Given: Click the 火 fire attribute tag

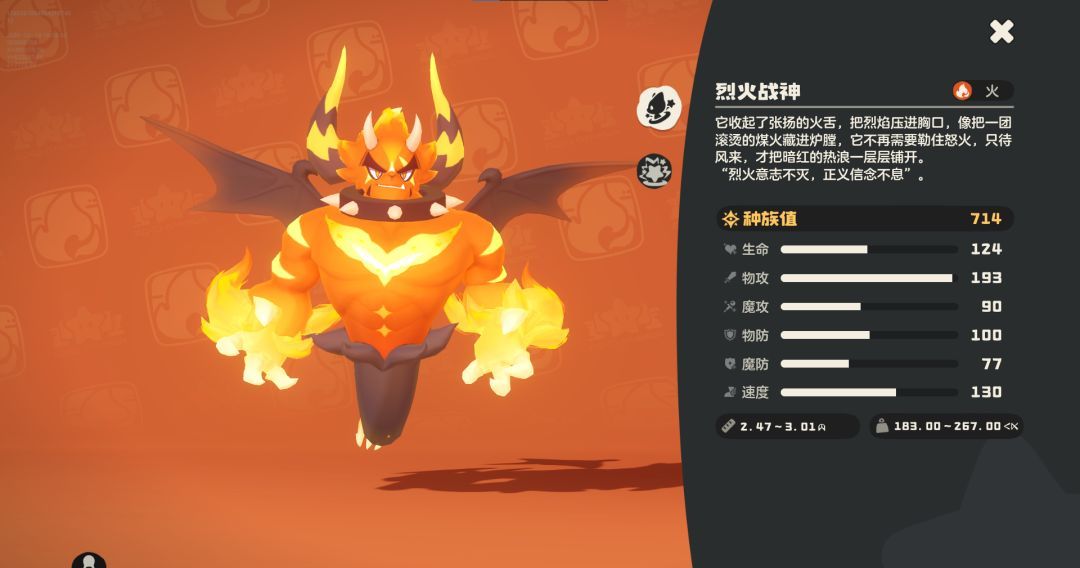Looking at the screenshot, I should (x=981, y=91).
